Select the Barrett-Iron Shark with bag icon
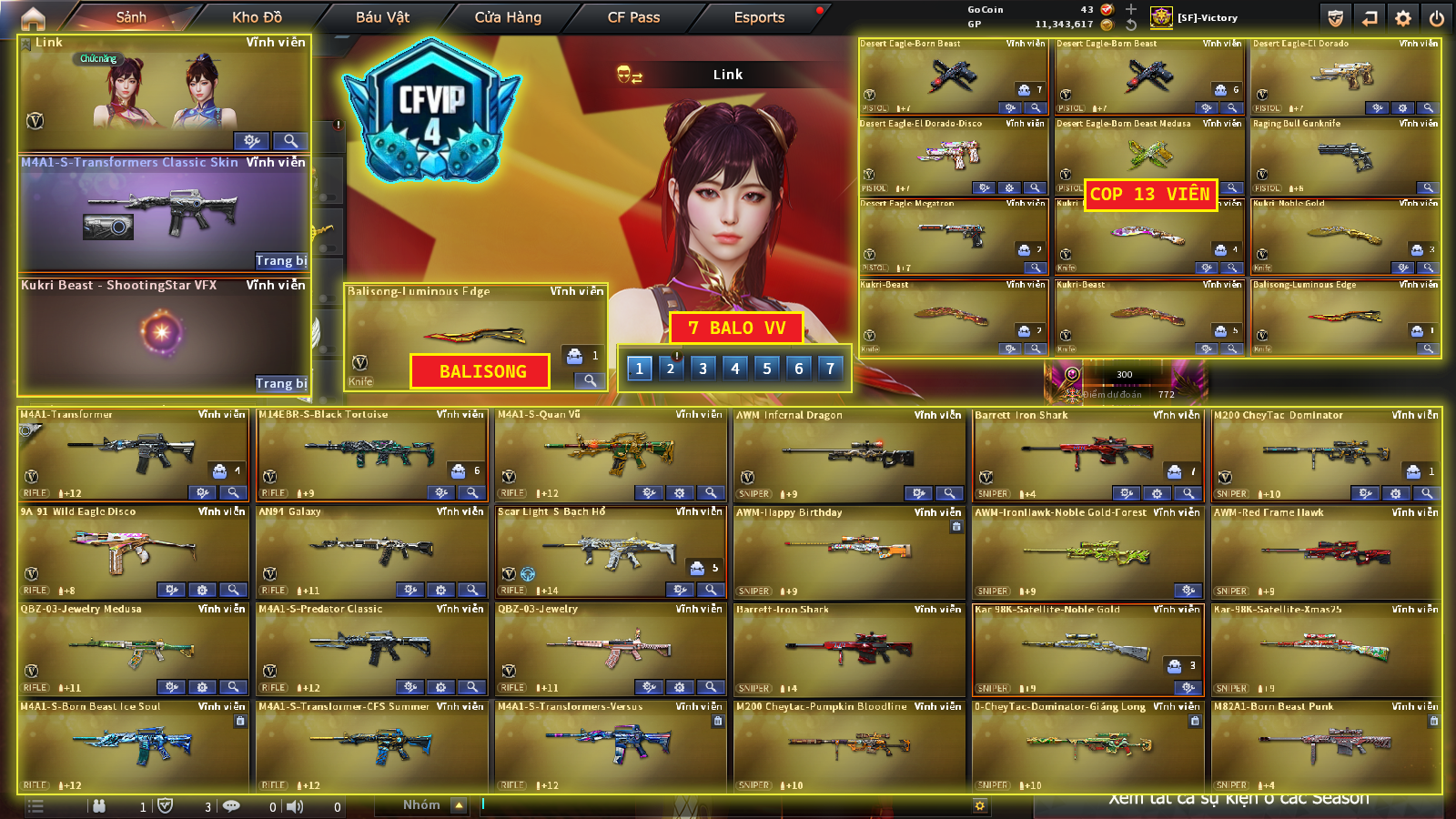1456x819 pixels. click(x=1088, y=453)
